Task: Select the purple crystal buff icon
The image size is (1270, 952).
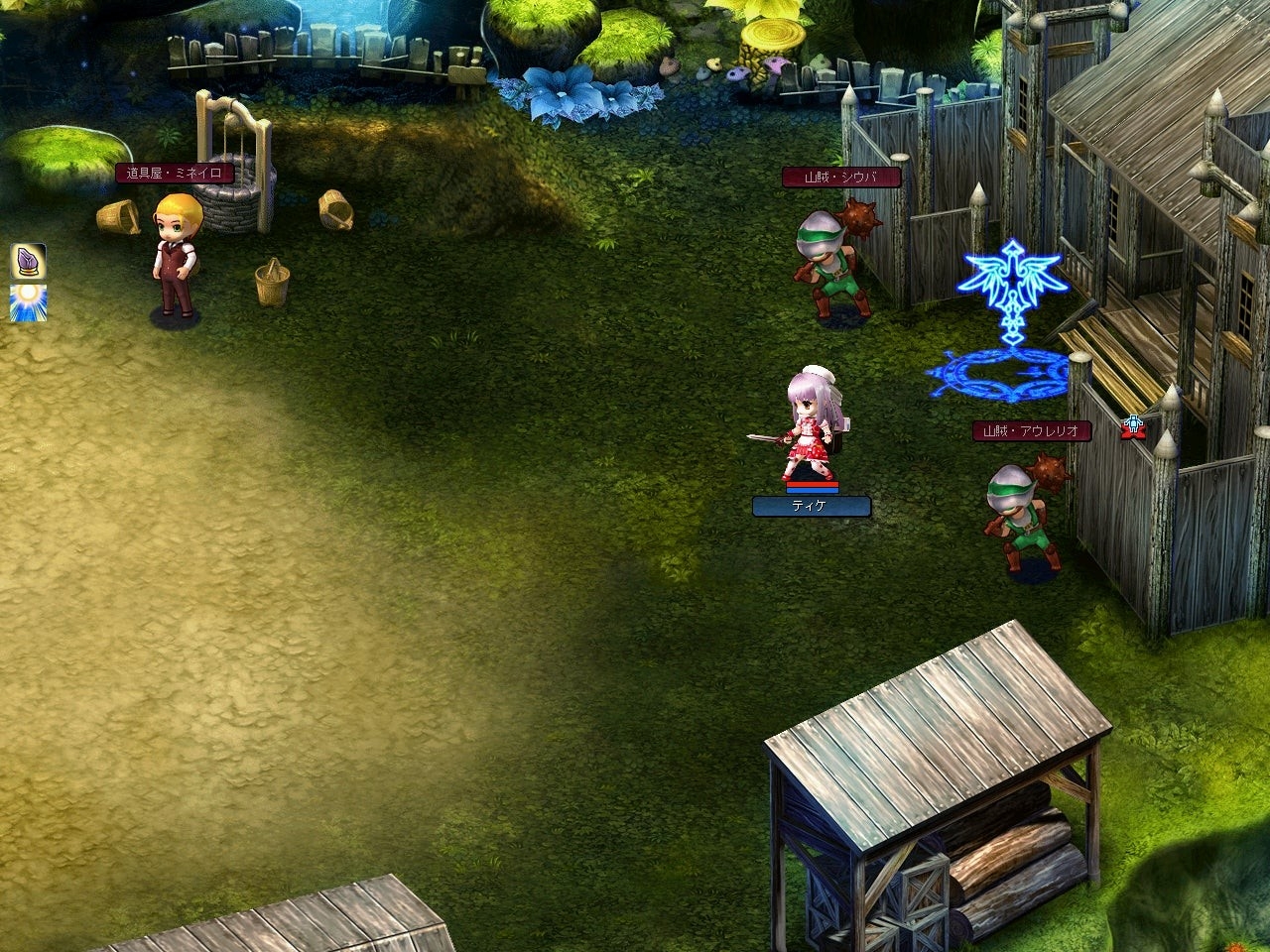Action: pyautogui.click(x=28, y=262)
